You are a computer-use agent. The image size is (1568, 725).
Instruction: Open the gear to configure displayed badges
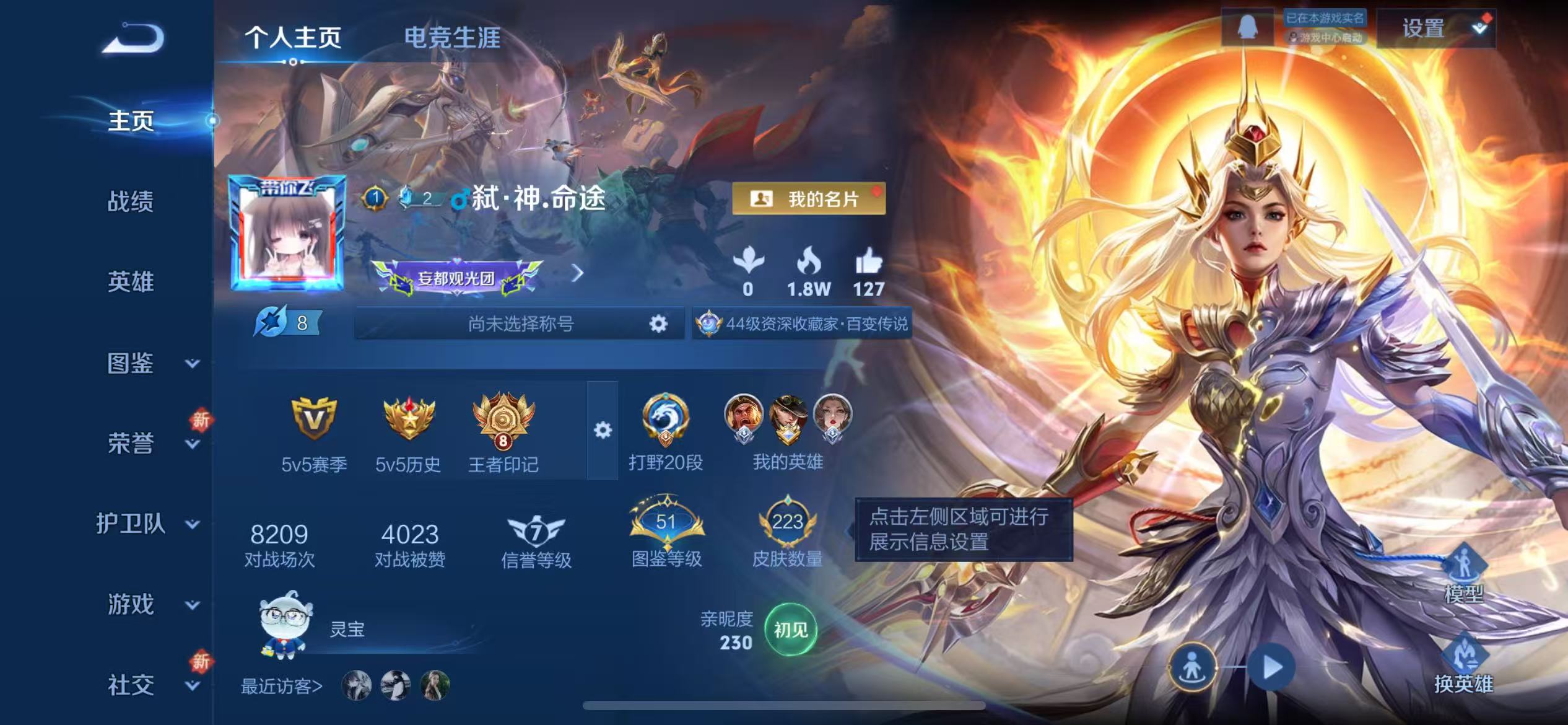[x=603, y=430]
